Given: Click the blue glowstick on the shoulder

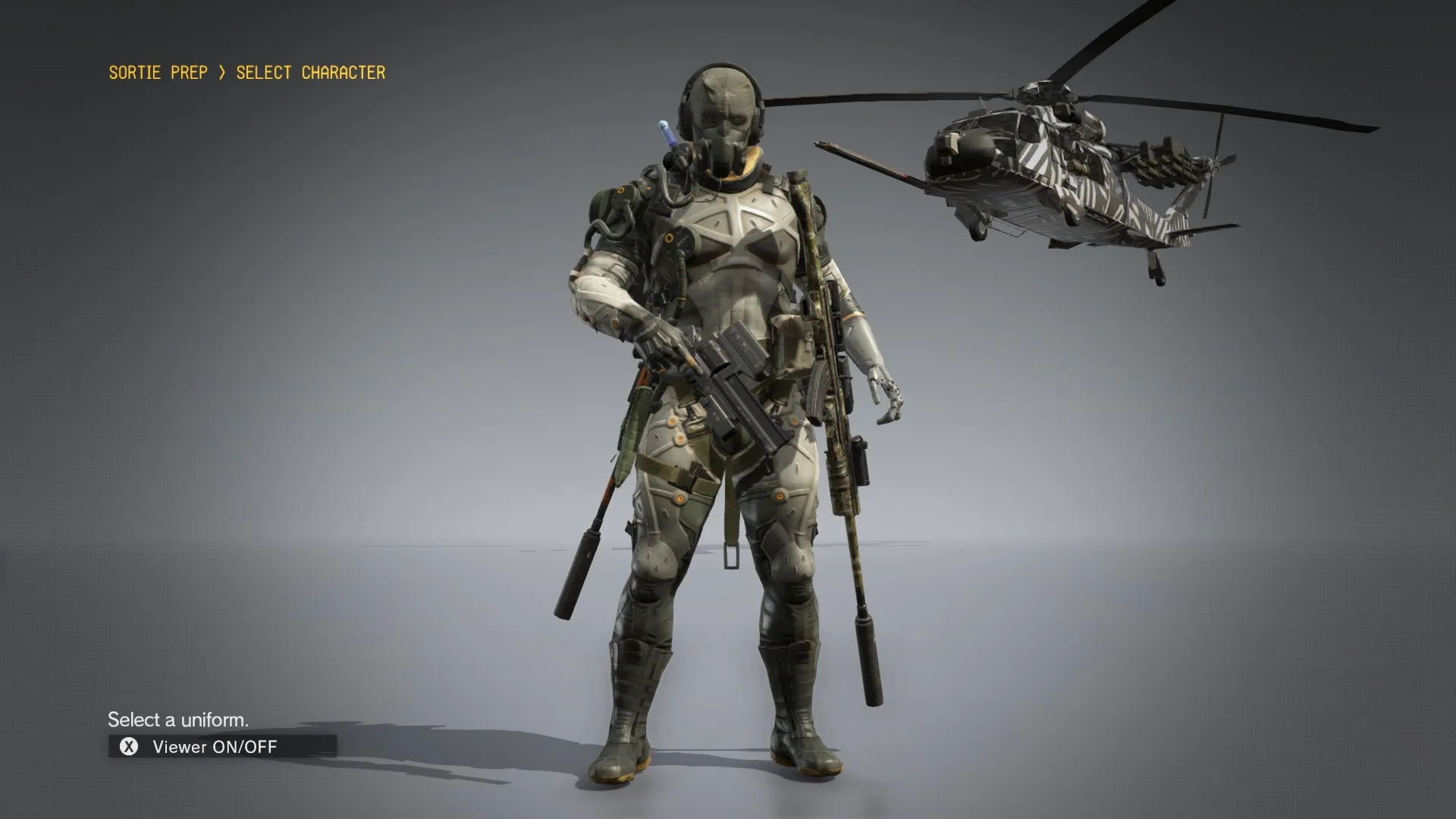Looking at the screenshot, I should [x=667, y=133].
